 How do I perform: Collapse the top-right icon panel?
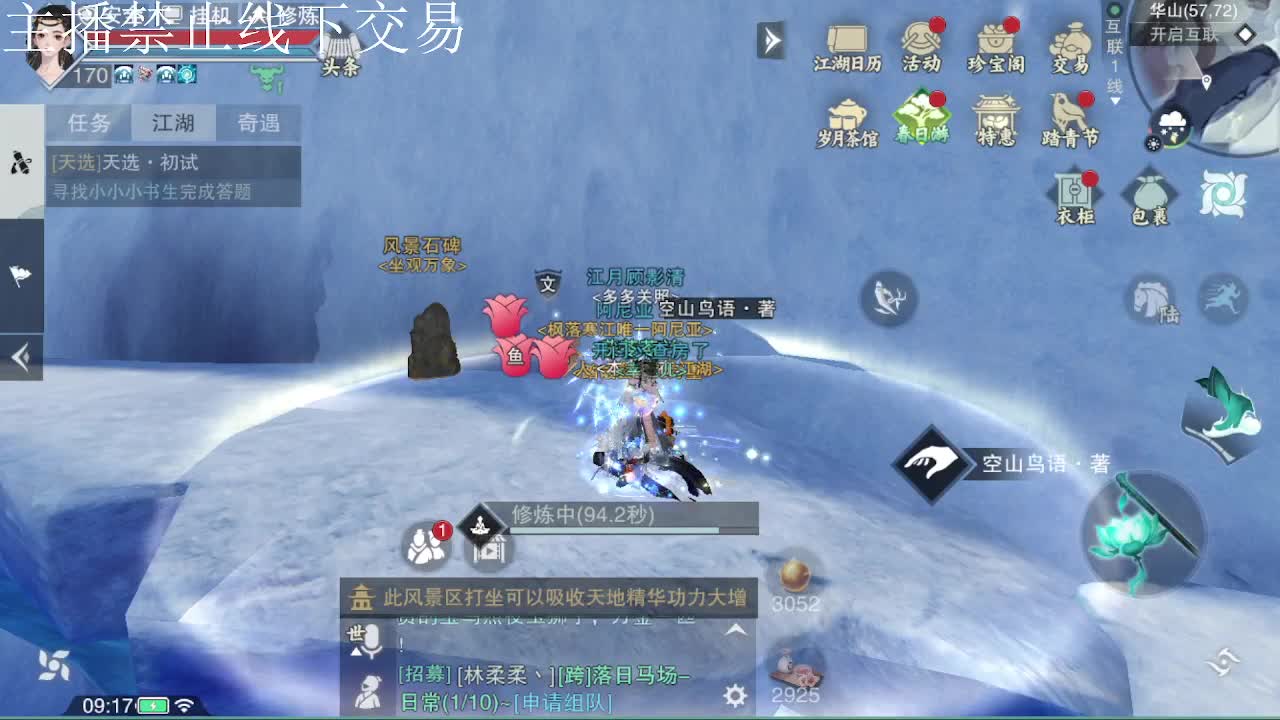[x=770, y=42]
